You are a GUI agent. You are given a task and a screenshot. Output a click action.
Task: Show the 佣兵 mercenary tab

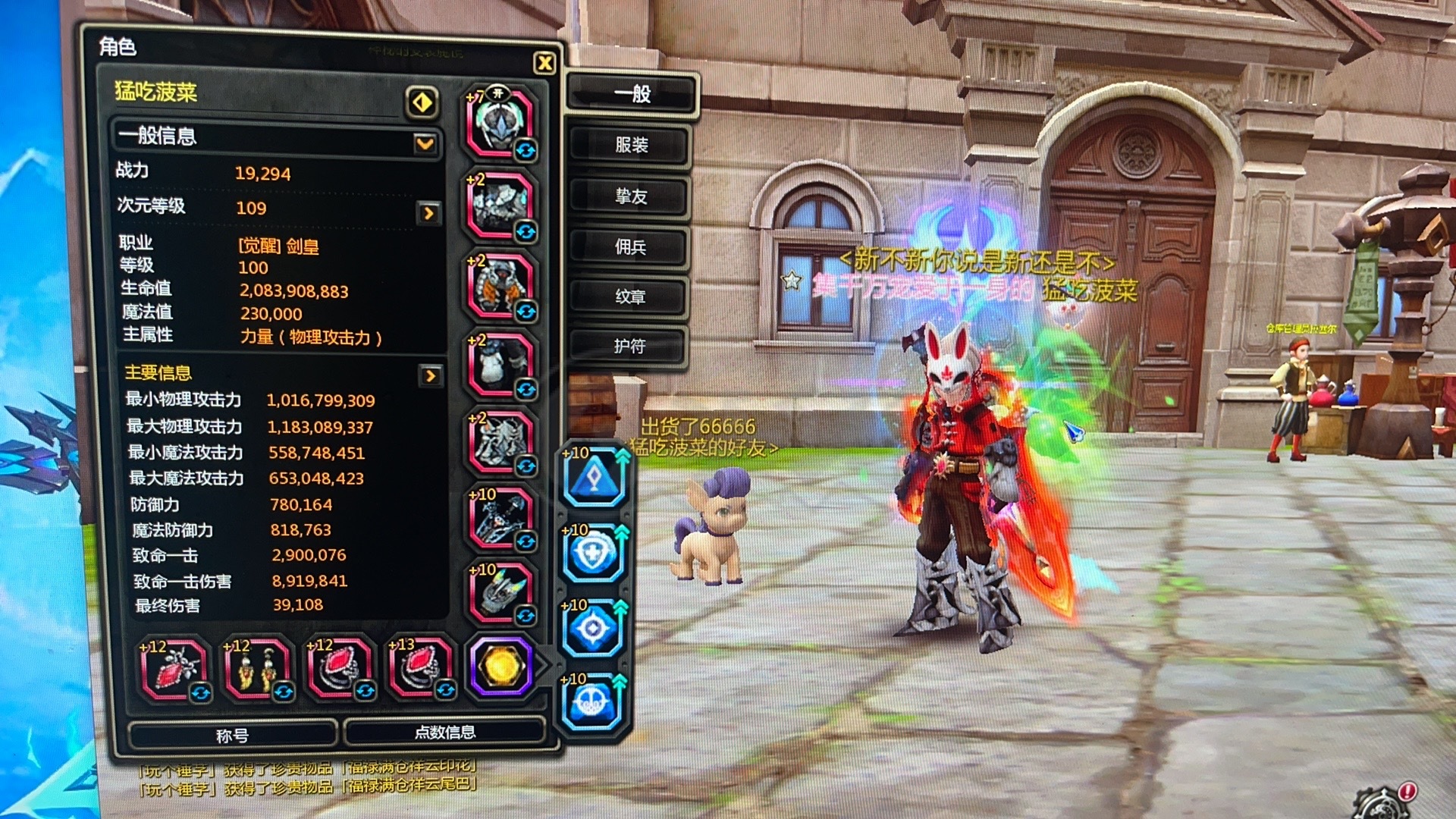pyautogui.click(x=630, y=246)
